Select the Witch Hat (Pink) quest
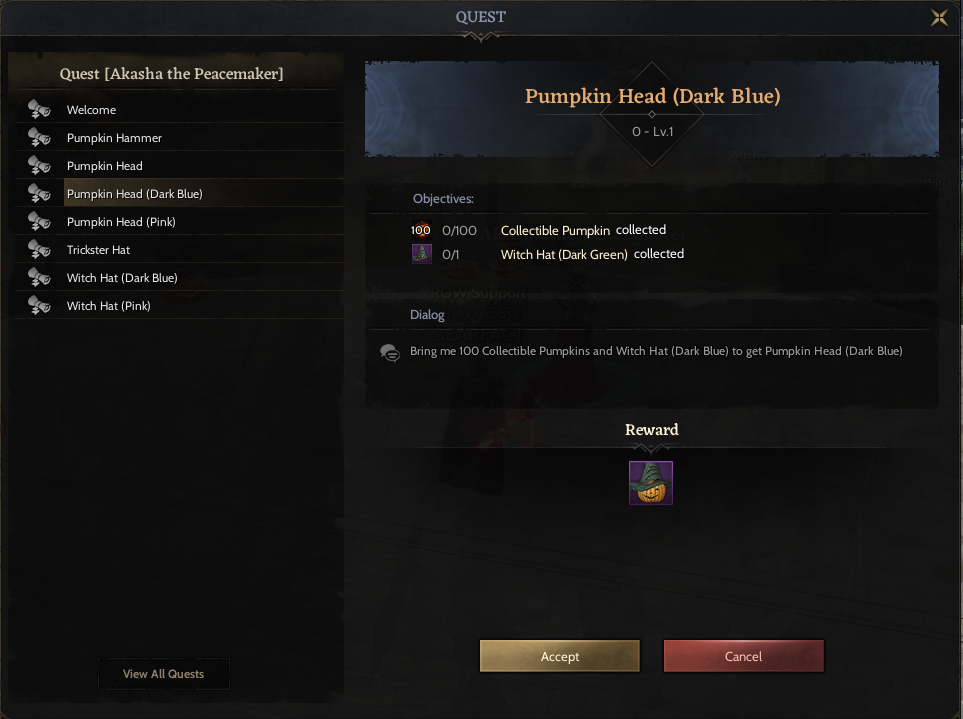The width and height of the screenshot is (963, 719). click(109, 306)
